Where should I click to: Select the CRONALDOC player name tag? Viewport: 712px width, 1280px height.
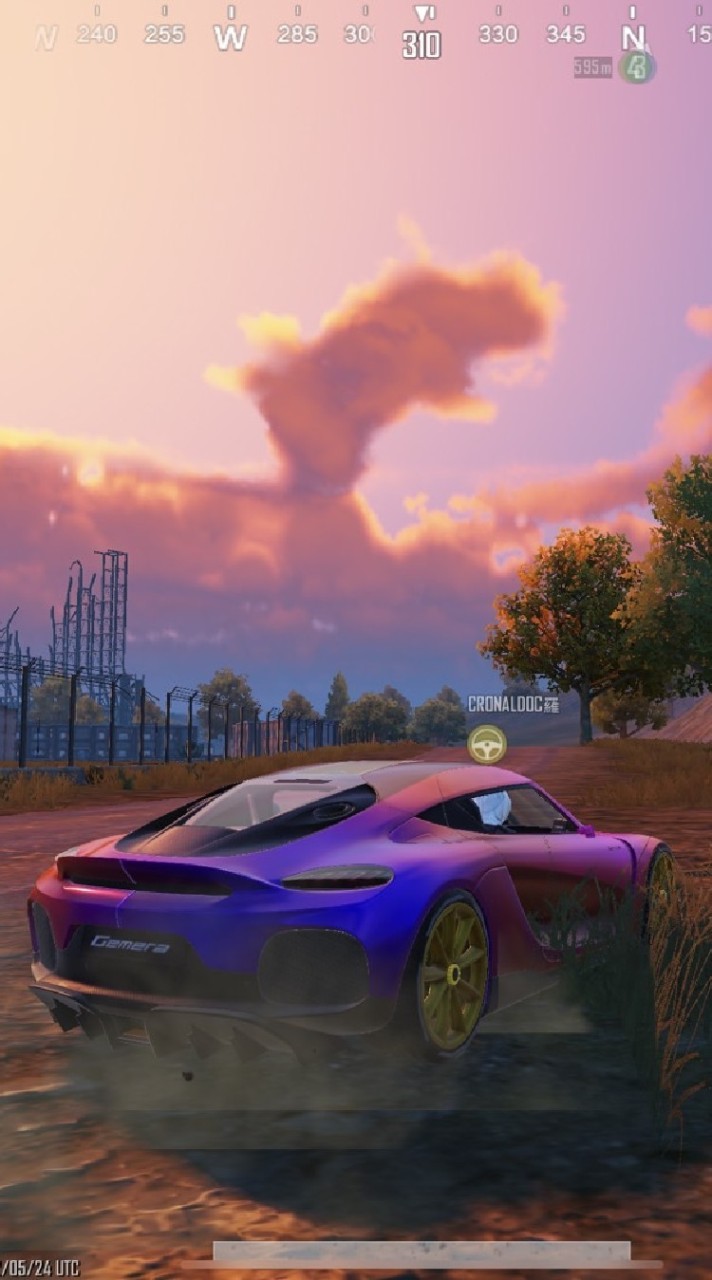[513, 705]
